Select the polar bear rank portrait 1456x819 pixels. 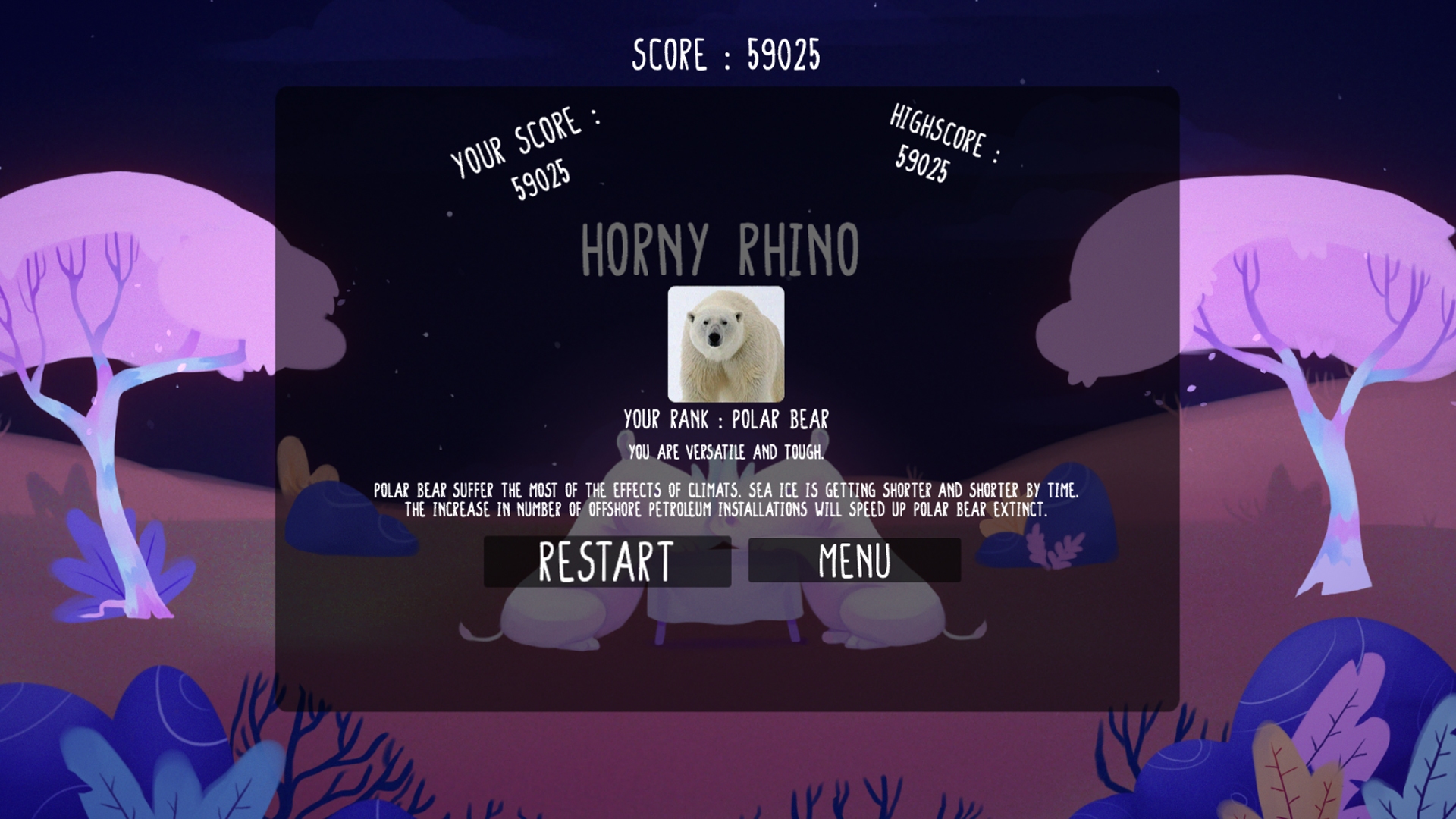pos(725,345)
